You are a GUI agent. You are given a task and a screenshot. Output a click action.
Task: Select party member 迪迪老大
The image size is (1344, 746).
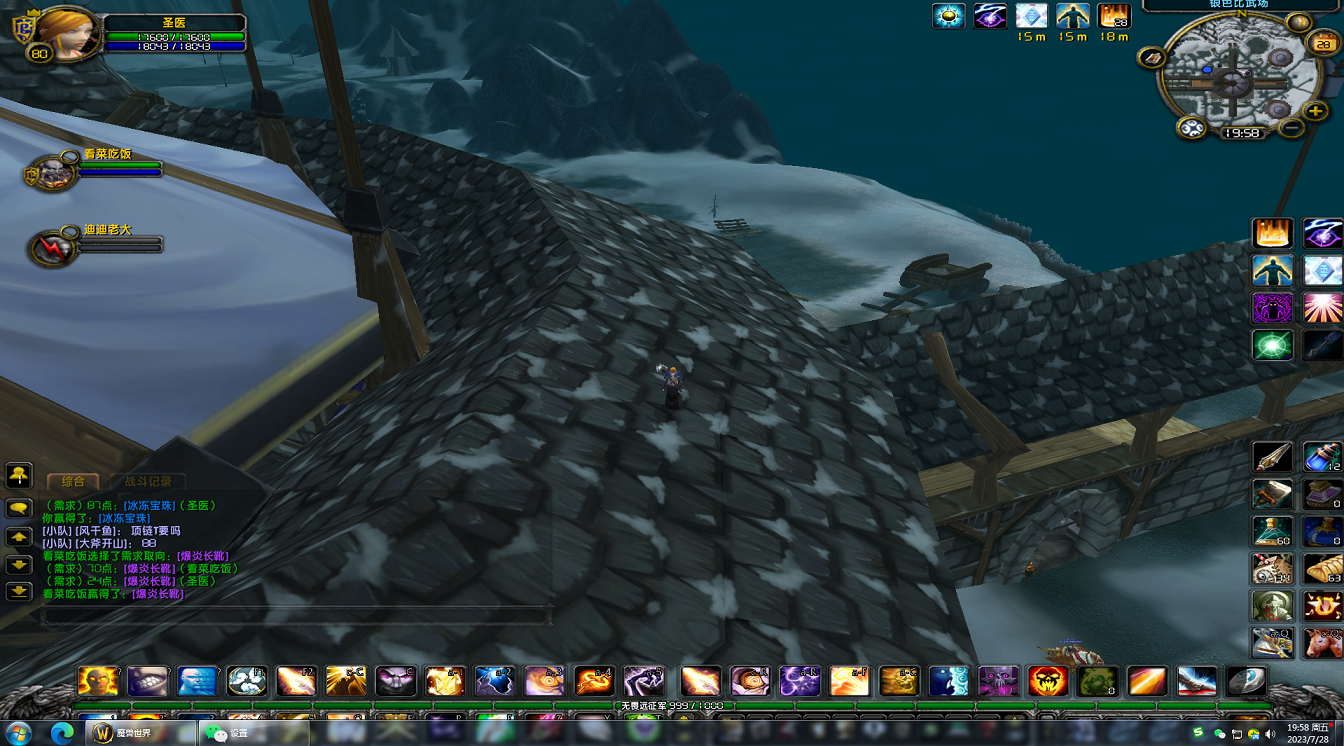50,247
